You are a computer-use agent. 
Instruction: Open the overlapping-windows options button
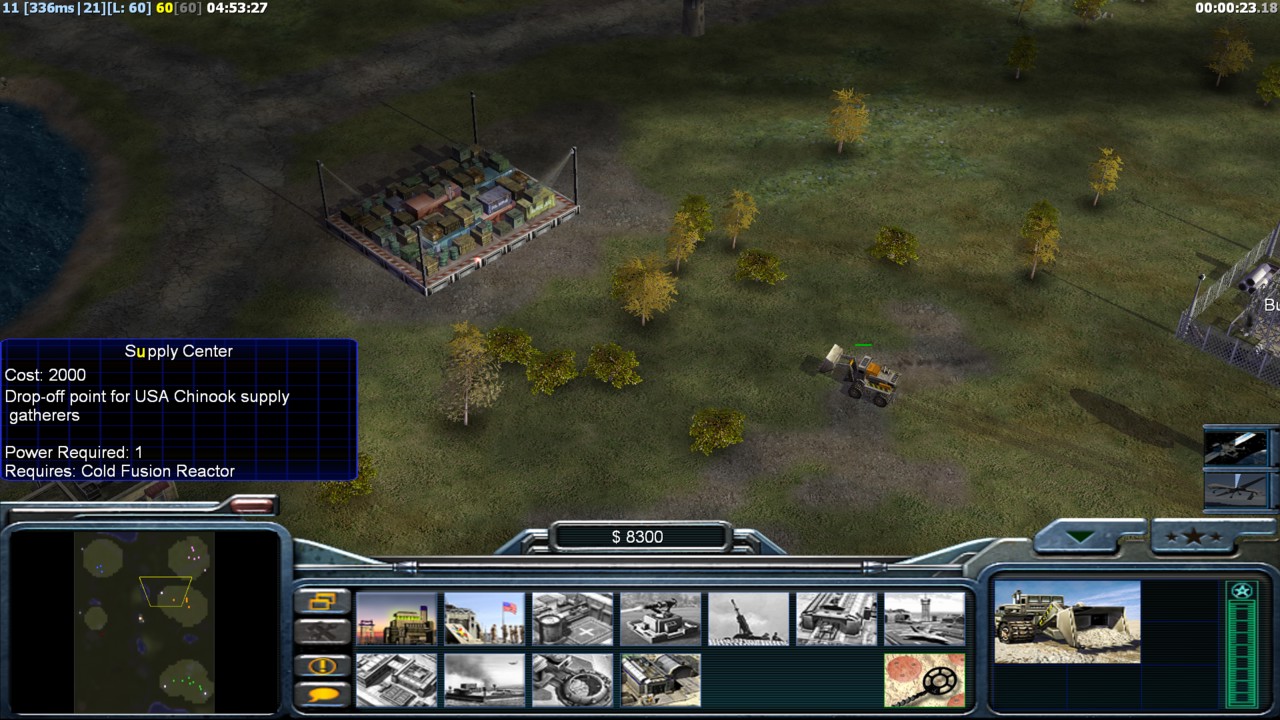point(322,601)
